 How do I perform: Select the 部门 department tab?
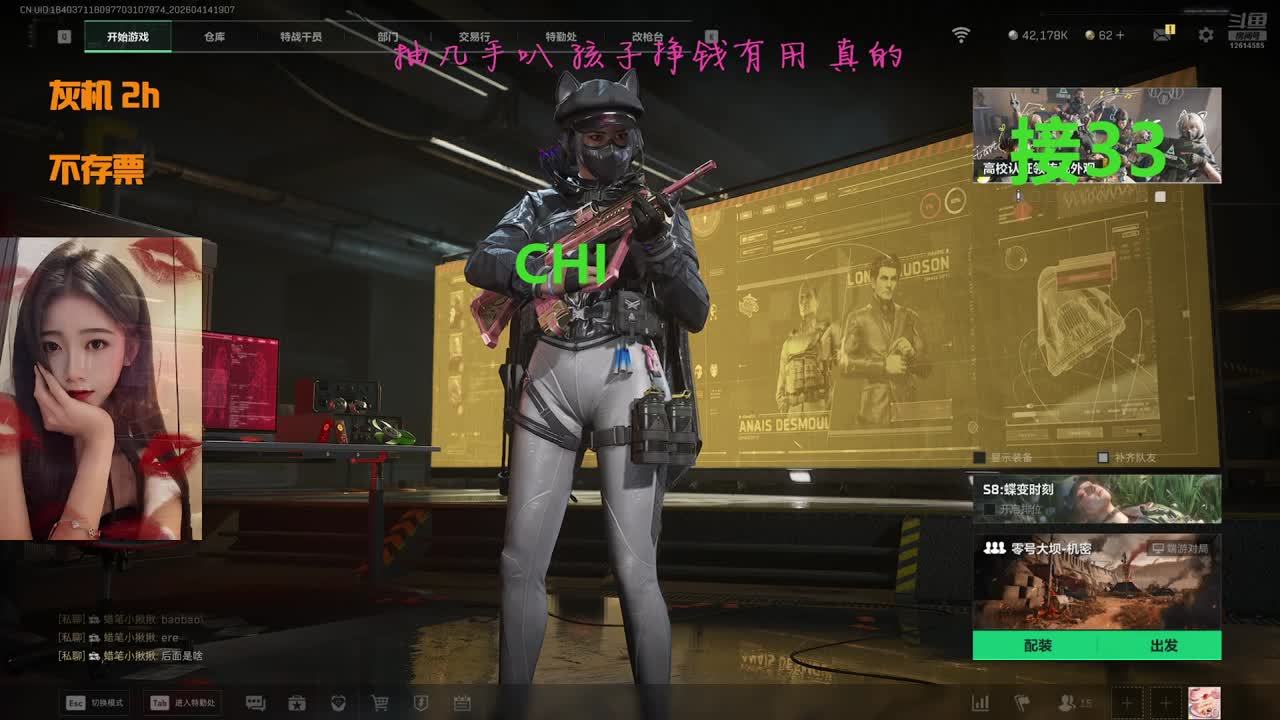click(387, 37)
